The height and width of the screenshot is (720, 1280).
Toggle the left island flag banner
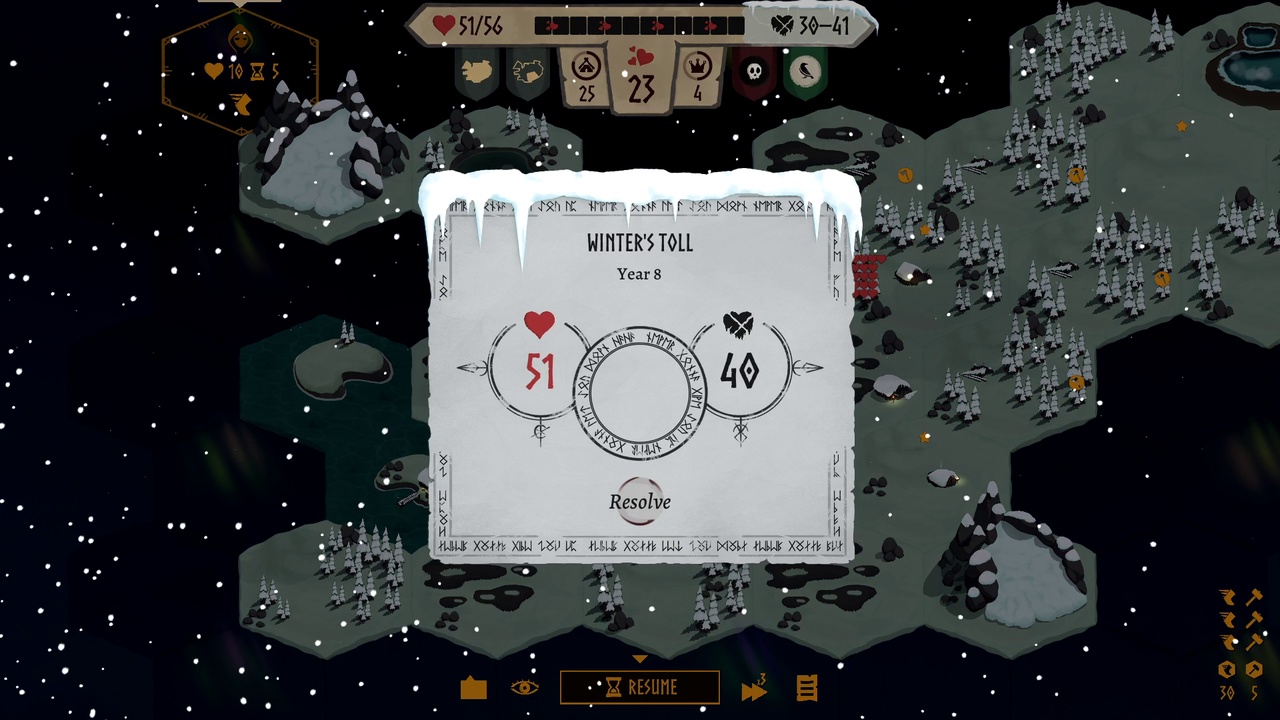click(x=477, y=70)
